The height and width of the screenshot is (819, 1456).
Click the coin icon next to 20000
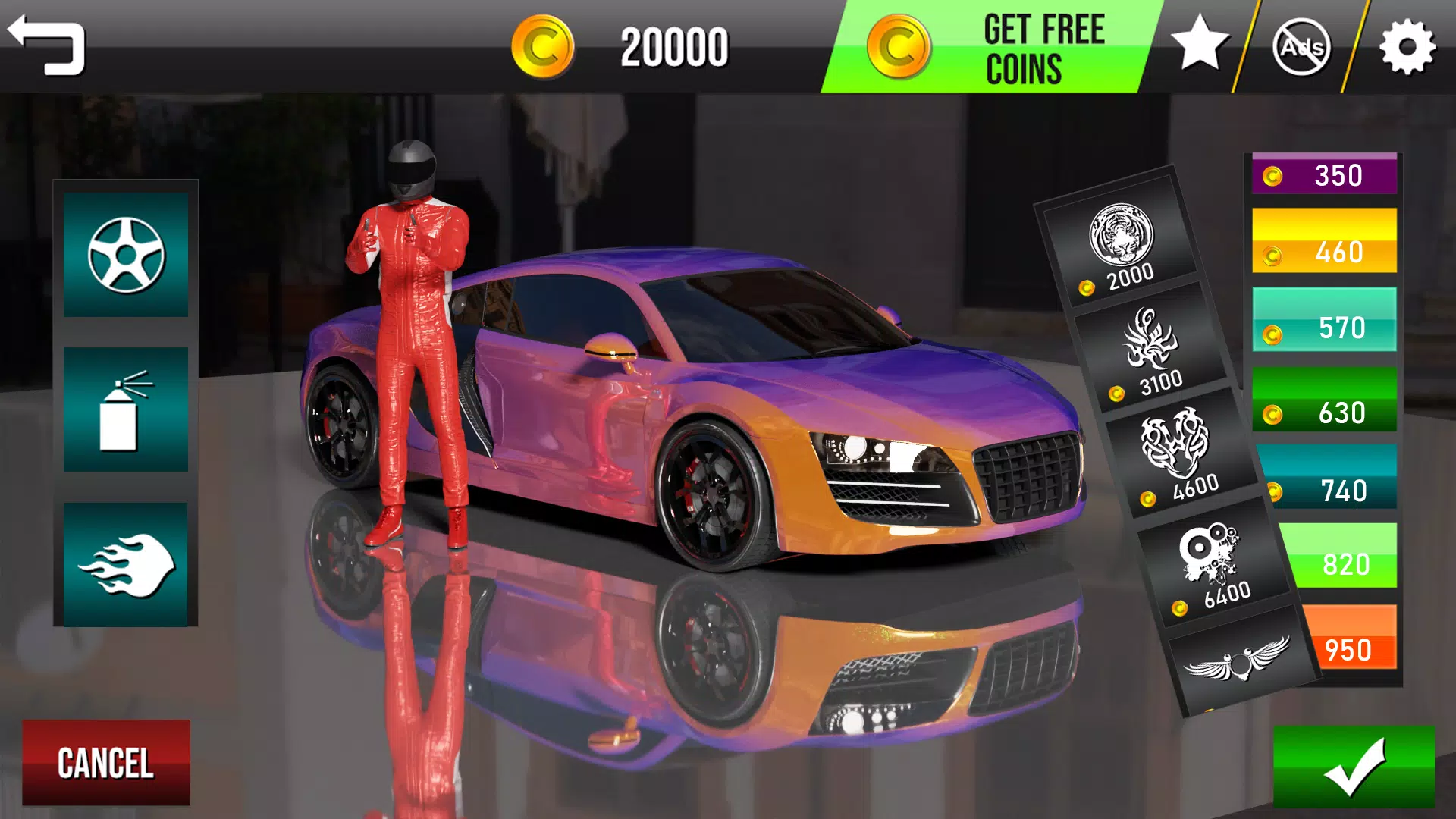pyautogui.click(x=542, y=47)
